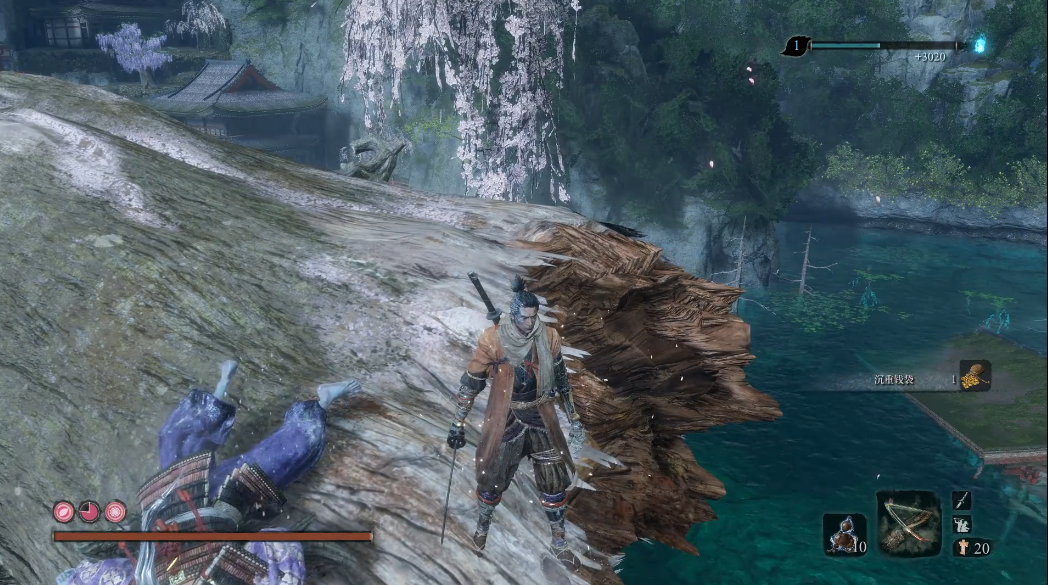This screenshot has width=1048, height=585.
Task: Select the healing gourd quick item slot
Action: [x=844, y=533]
